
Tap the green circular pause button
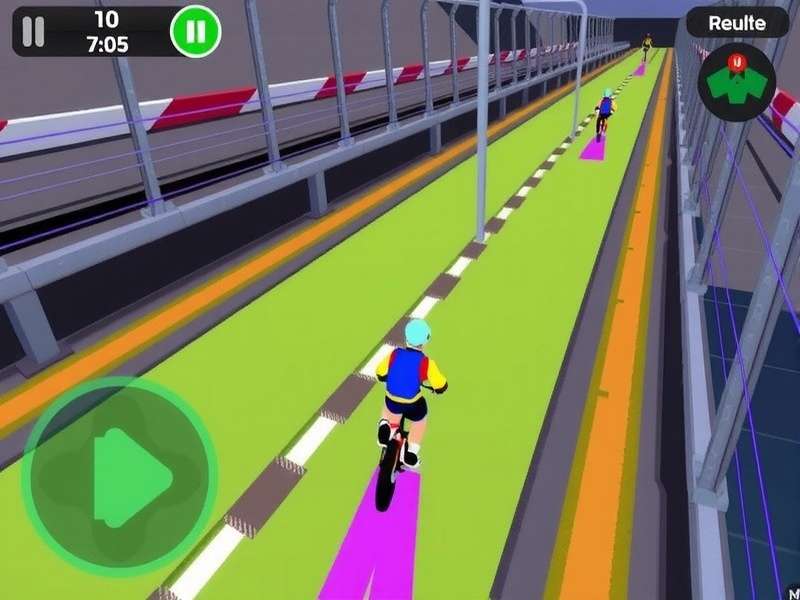195,32
